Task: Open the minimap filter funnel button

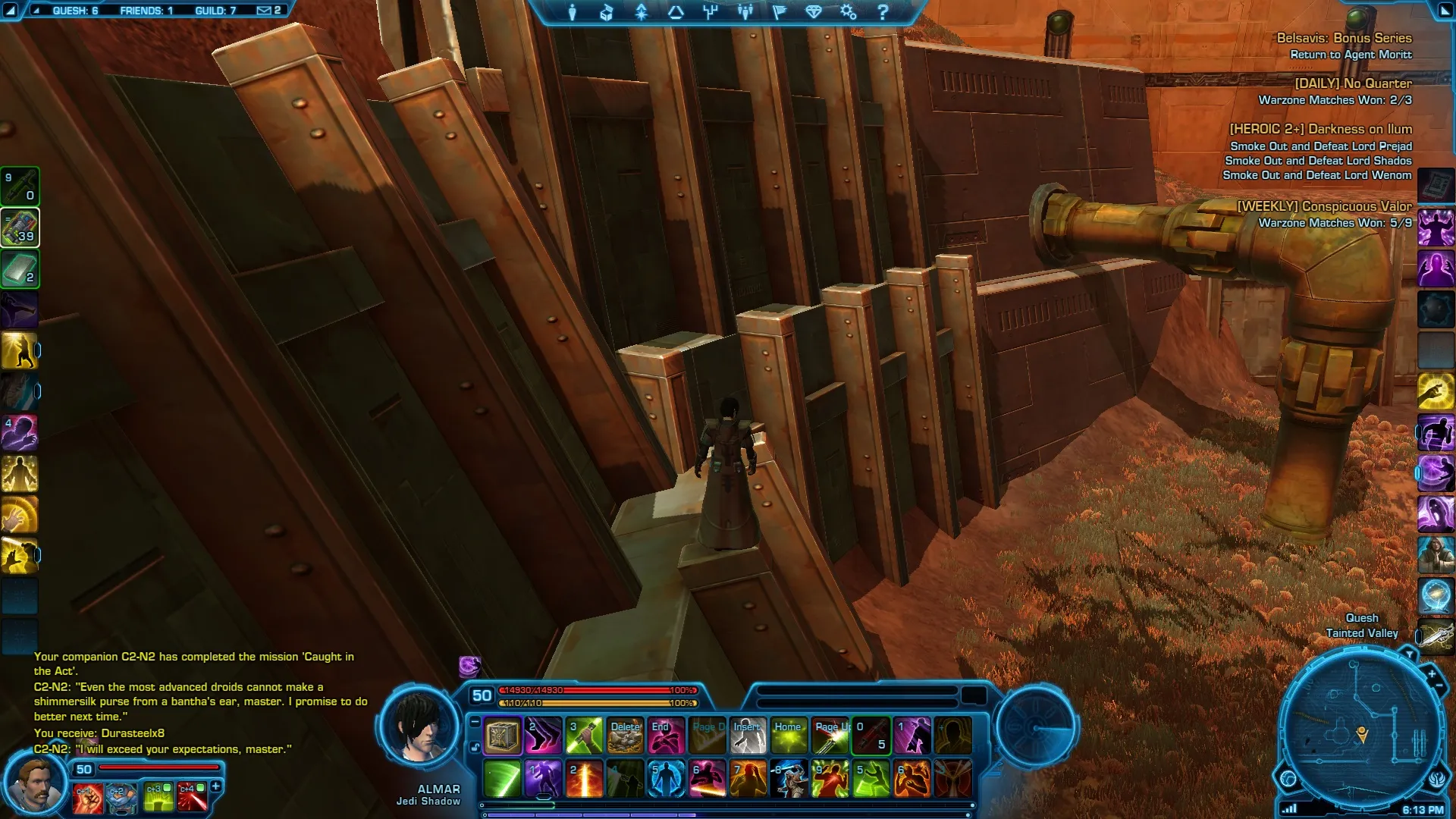Action: 1409,654
